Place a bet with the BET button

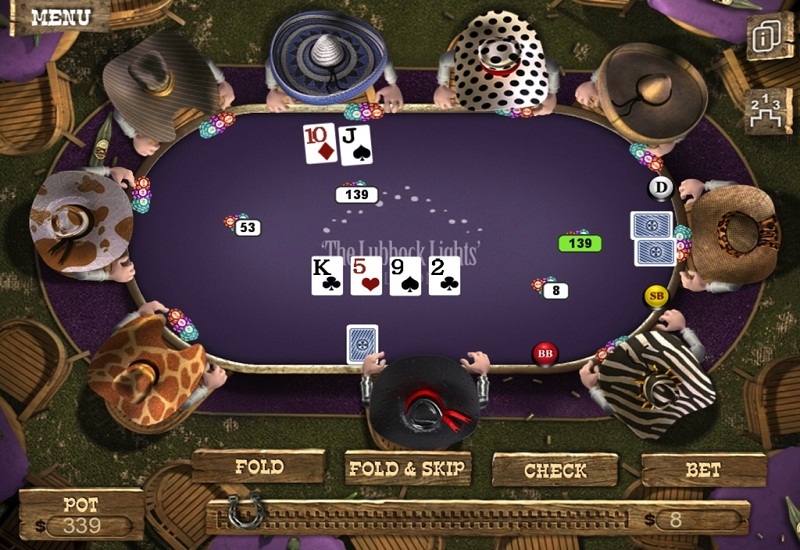(703, 468)
